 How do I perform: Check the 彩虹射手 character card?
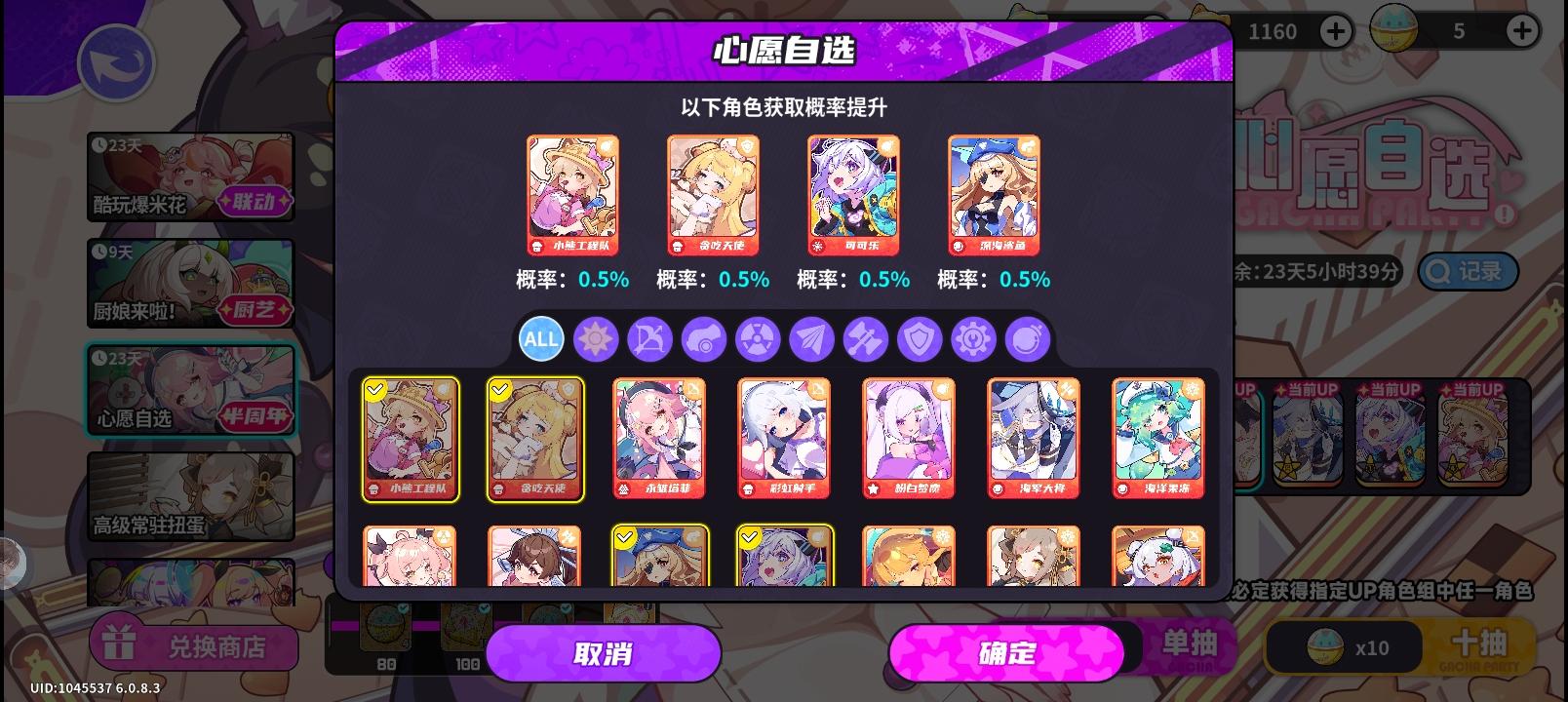784,438
